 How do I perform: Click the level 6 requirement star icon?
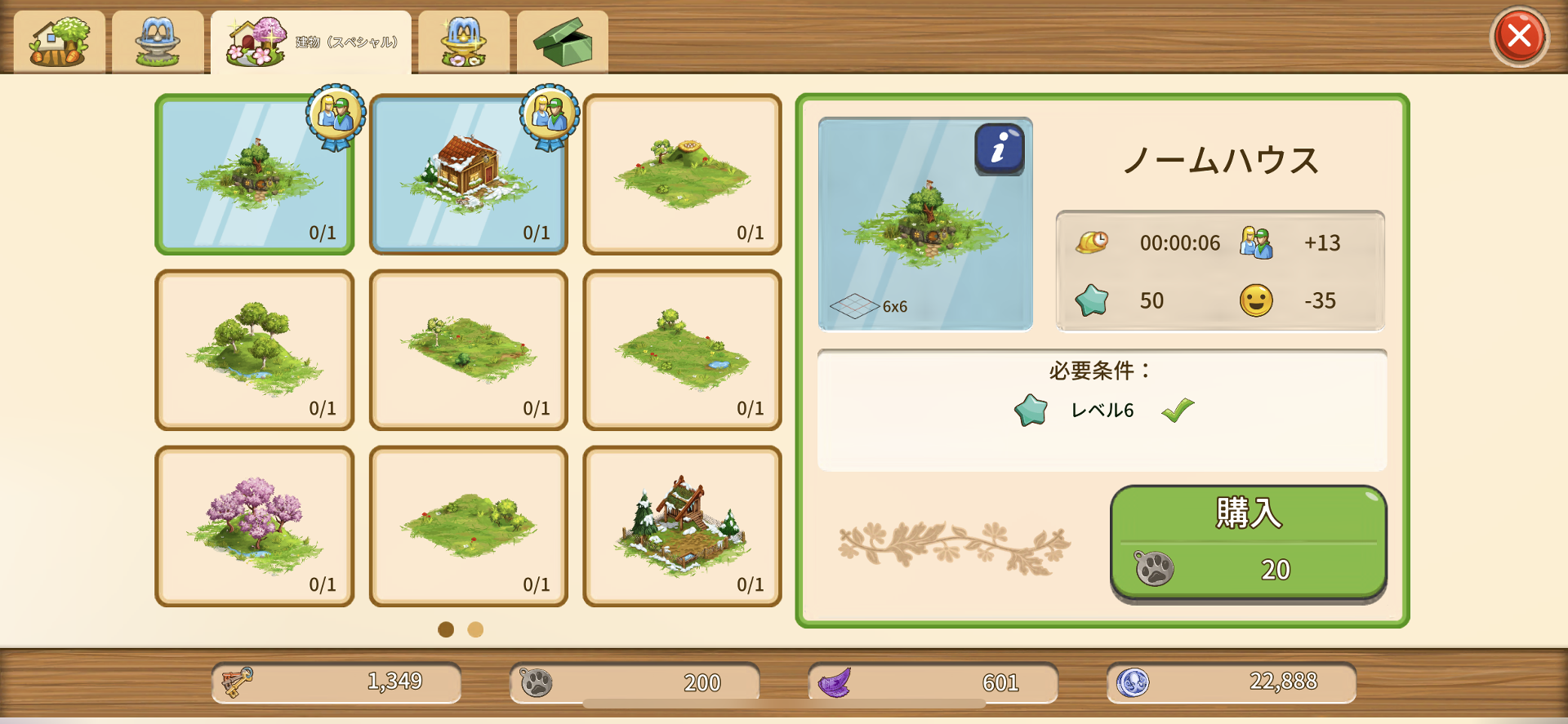1030,411
